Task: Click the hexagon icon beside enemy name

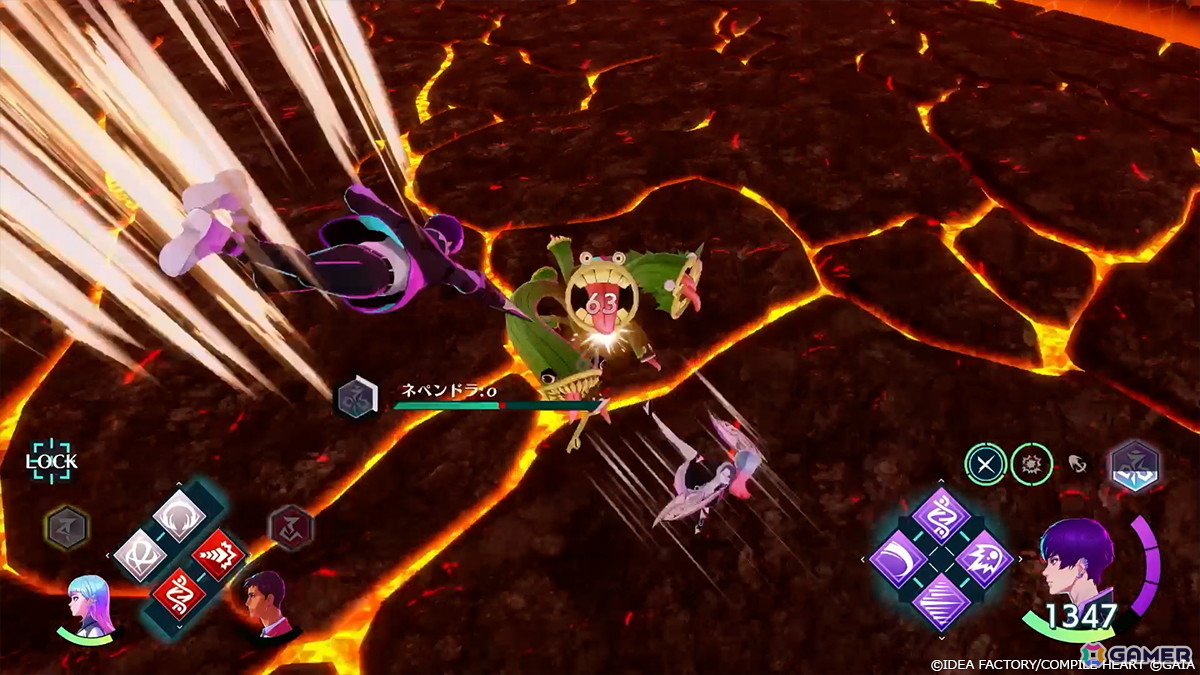Action: tap(357, 396)
